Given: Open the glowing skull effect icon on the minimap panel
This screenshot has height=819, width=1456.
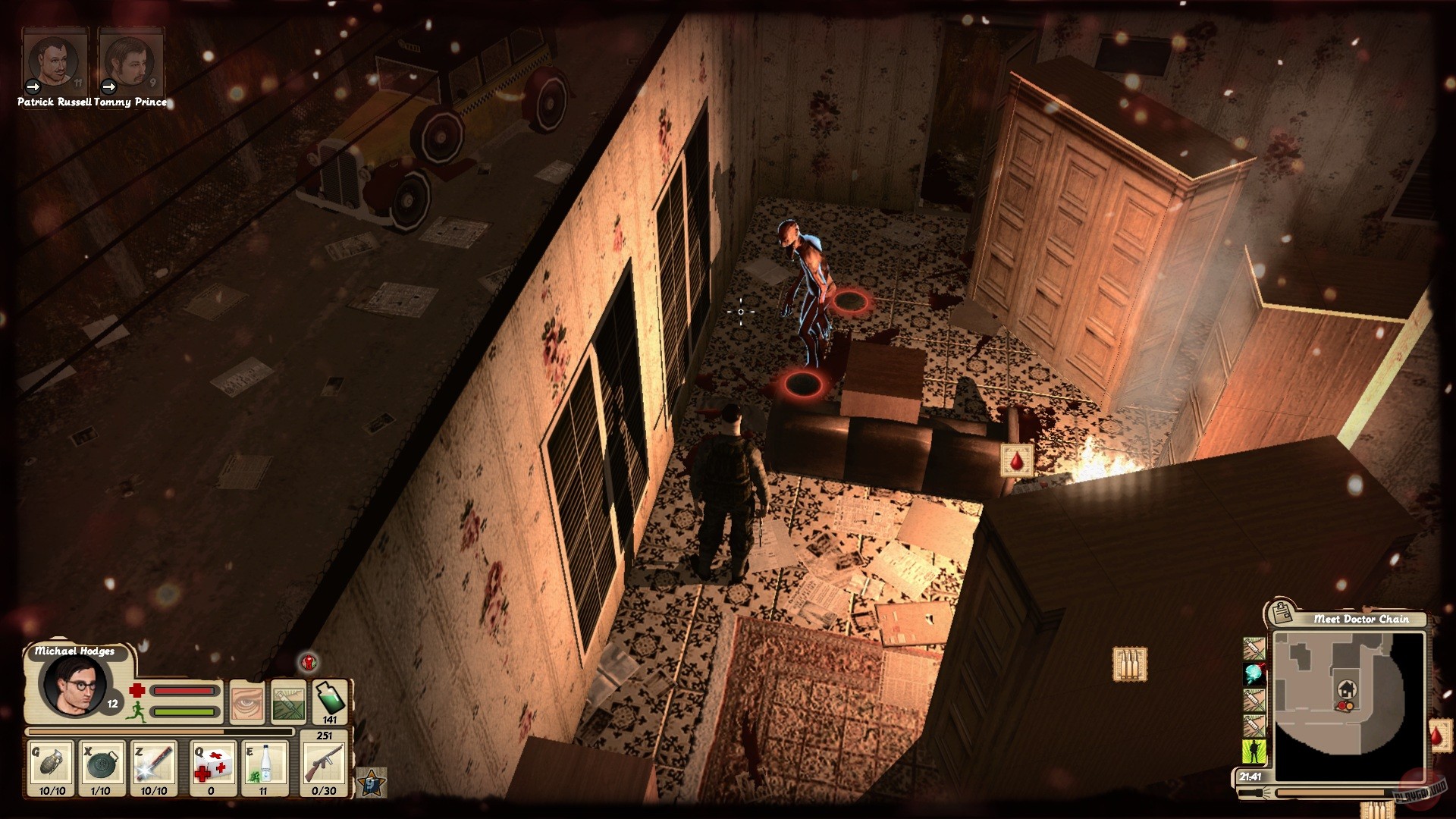Looking at the screenshot, I should point(1253,674).
